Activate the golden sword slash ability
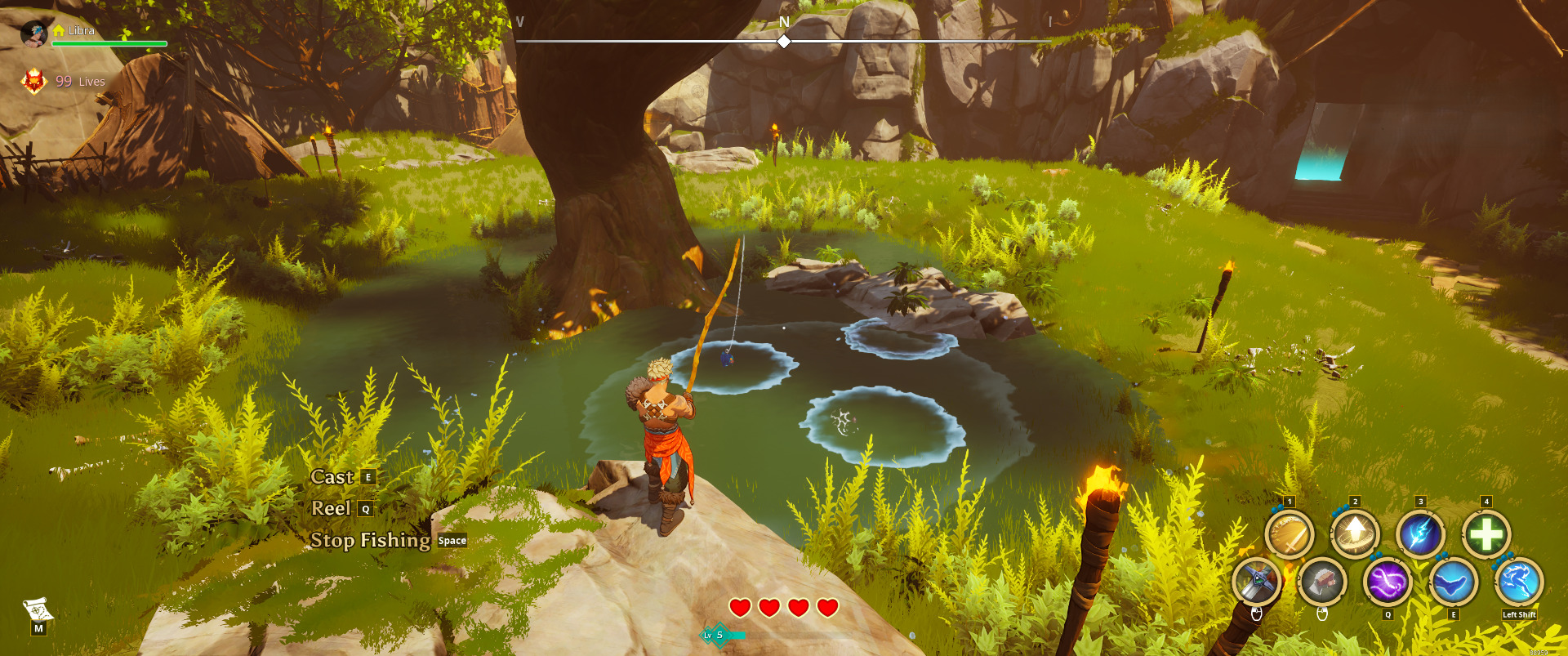The height and width of the screenshot is (656, 1568). pyautogui.click(x=1289, y=535)
